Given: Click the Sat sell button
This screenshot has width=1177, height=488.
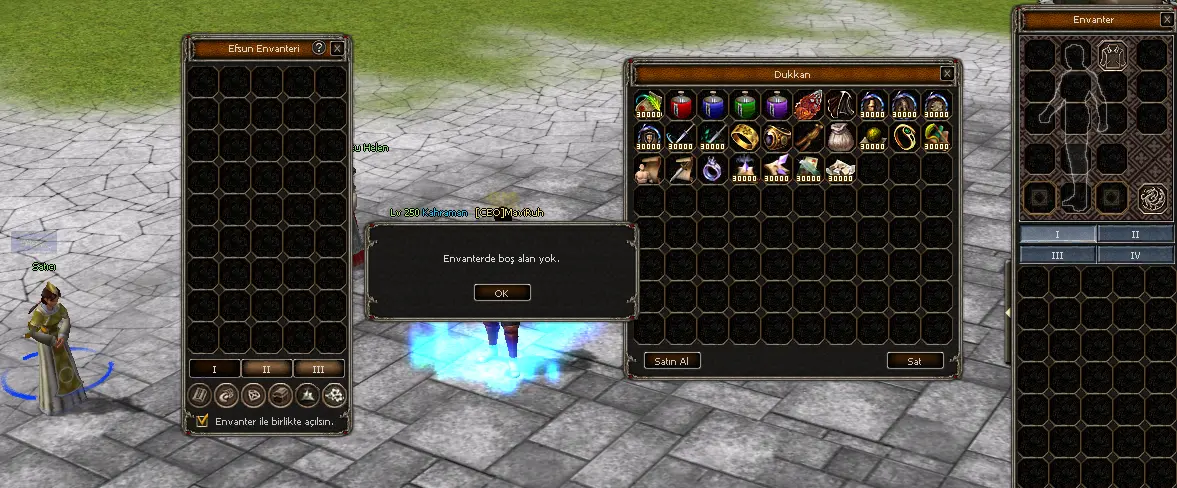Looking at the screenshot, I should (x=914, y=361).
